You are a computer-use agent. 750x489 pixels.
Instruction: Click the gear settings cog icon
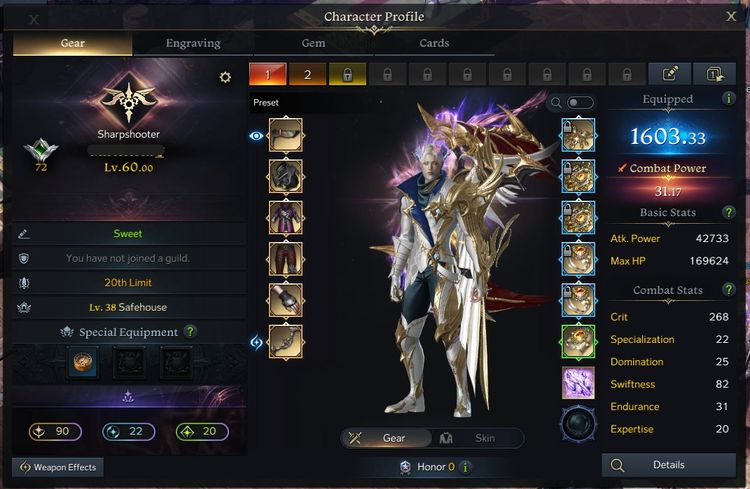coord(225,77)
